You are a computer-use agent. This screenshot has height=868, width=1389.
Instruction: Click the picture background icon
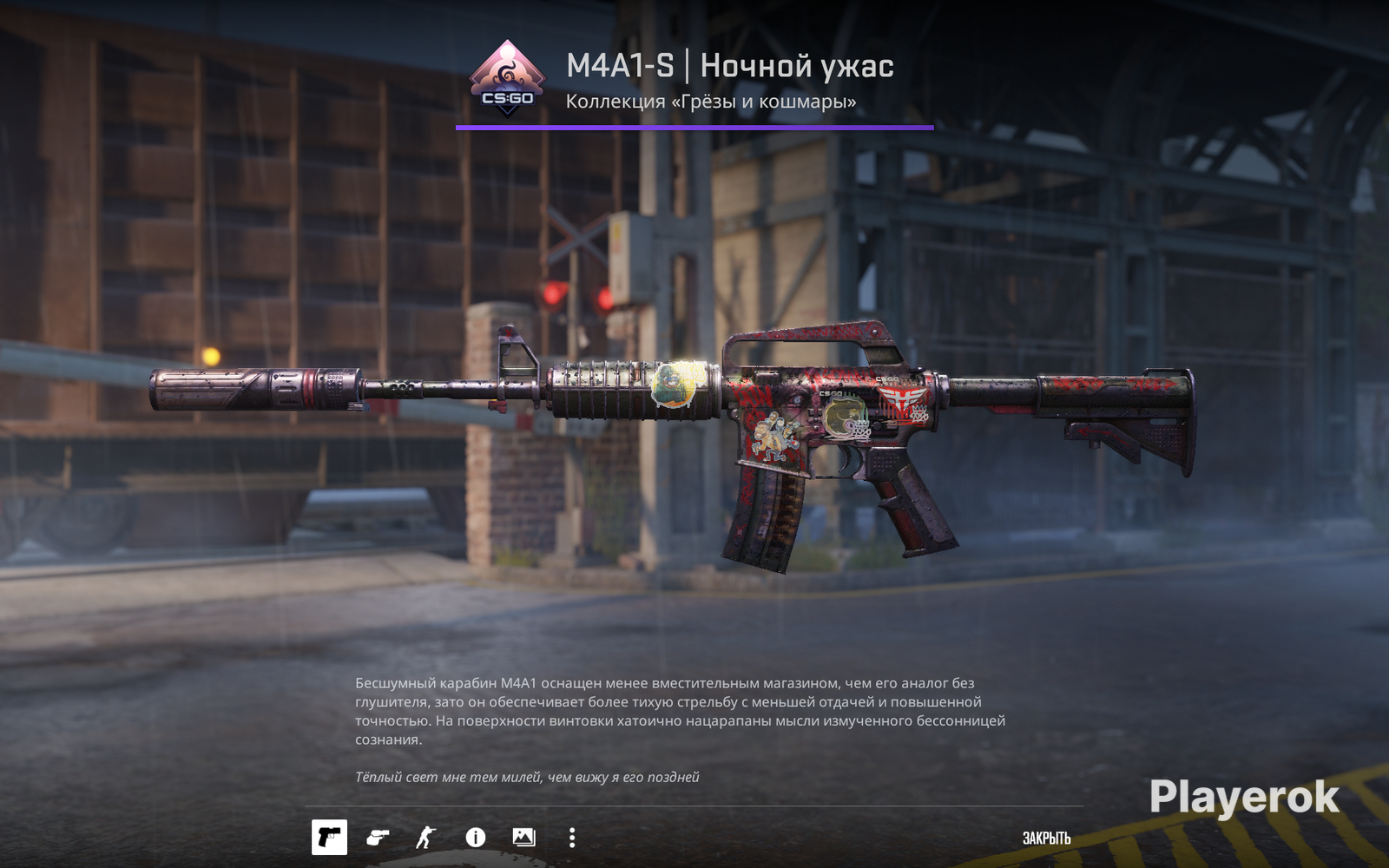(523, 838)
